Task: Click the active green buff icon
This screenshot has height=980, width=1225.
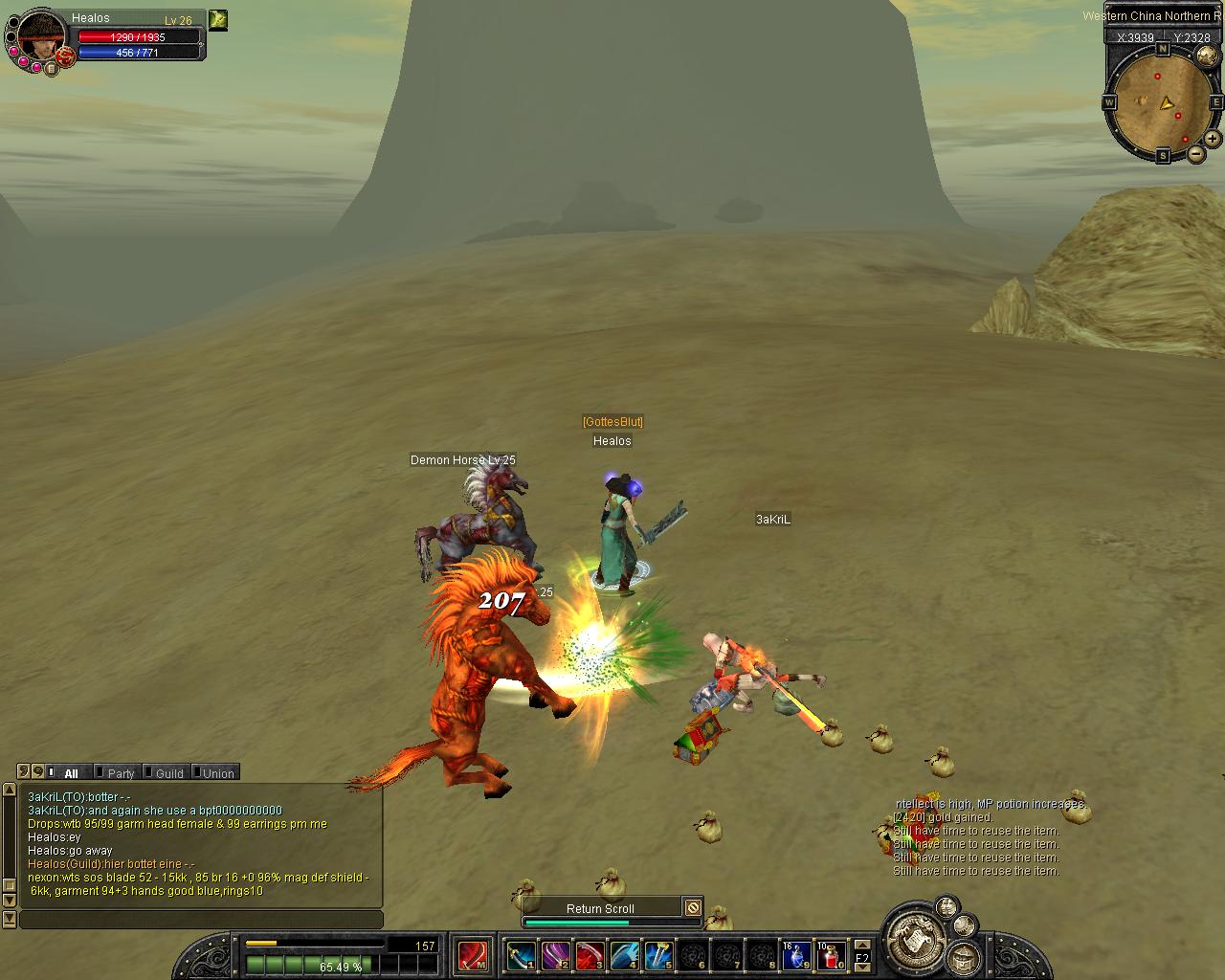Action: pyautogui.click(x=218, y=20)
